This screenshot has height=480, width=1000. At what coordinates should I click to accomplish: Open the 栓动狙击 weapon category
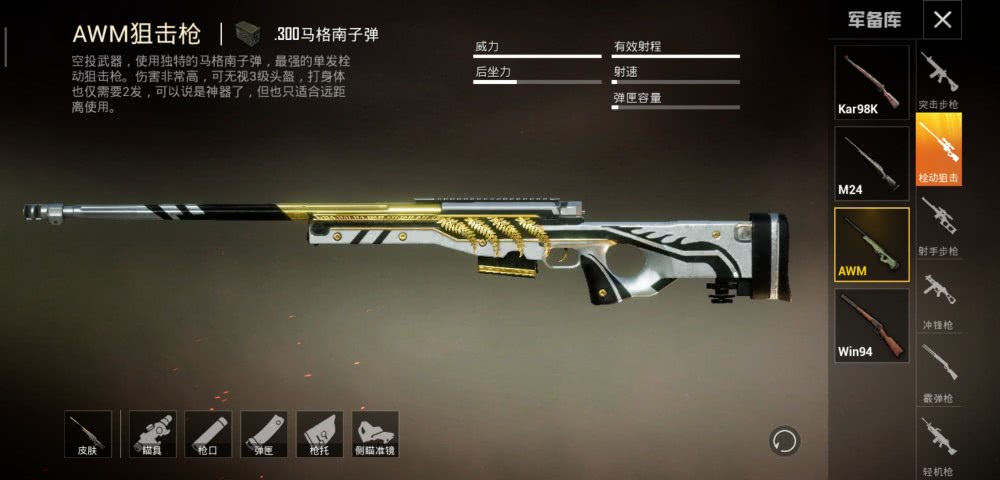pos(938,150)
